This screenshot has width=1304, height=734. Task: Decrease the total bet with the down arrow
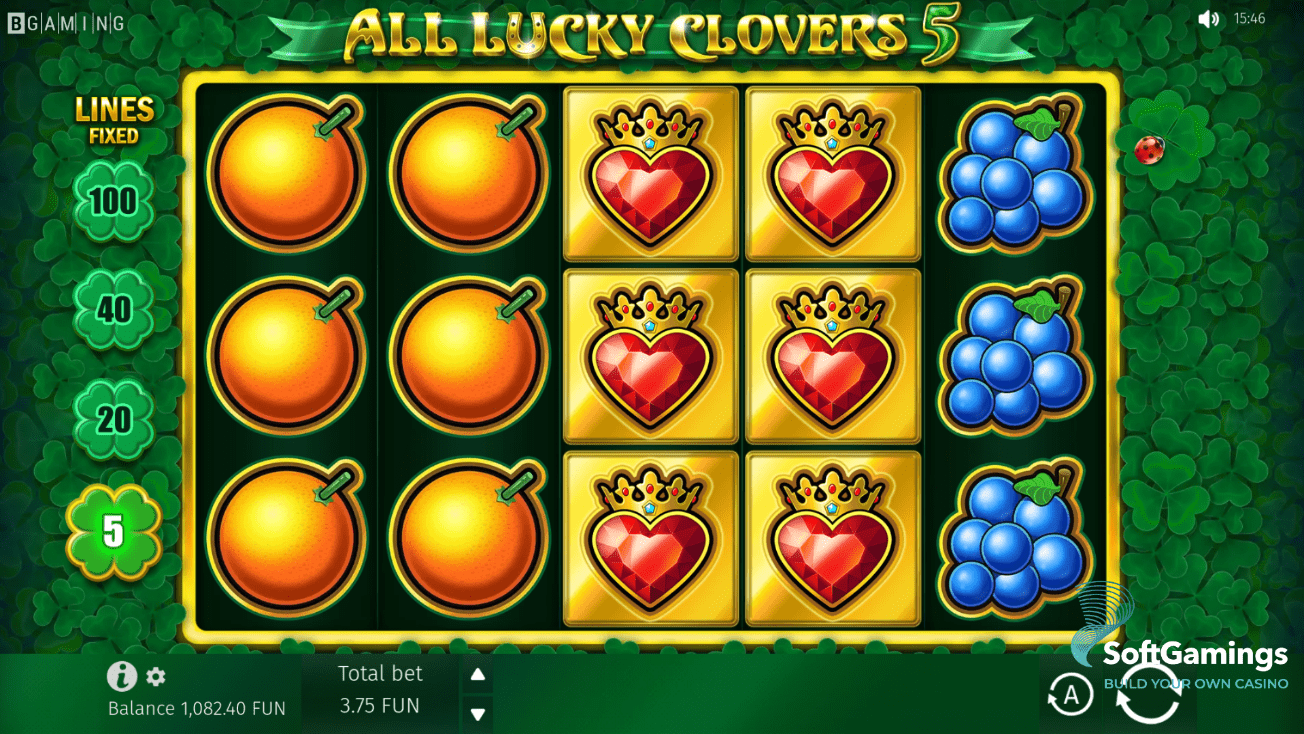tap(477, 714)
